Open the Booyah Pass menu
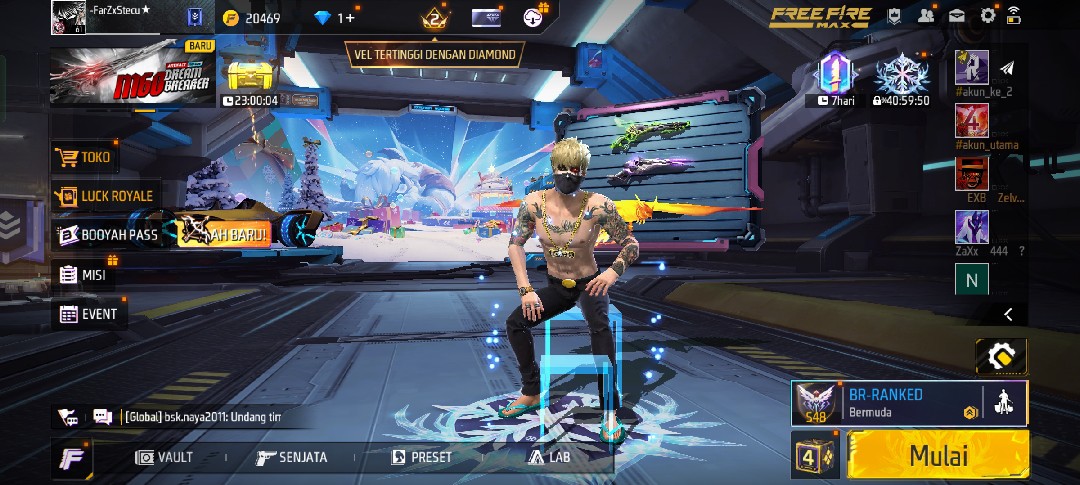This screenshot has height=485, width=1080. 108,235
